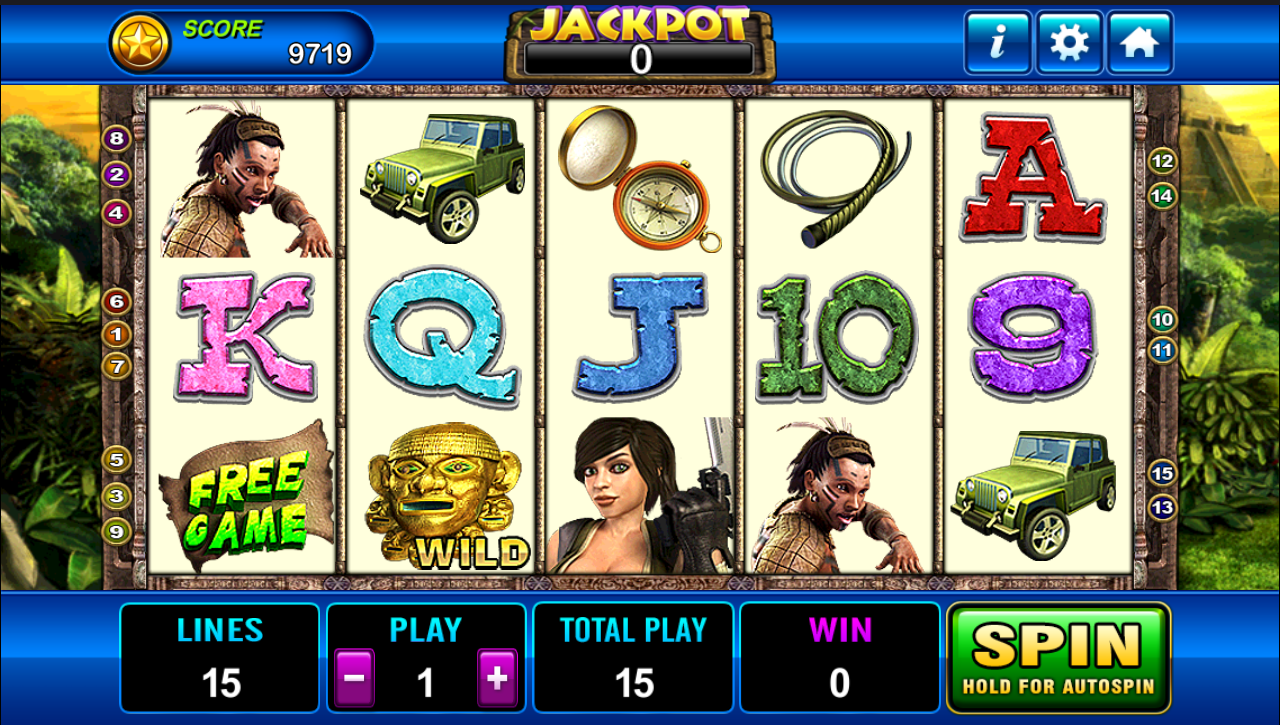The image size is (1280, 725).
Task: Choose payline marker number 5
Action: tap(117, 460)
